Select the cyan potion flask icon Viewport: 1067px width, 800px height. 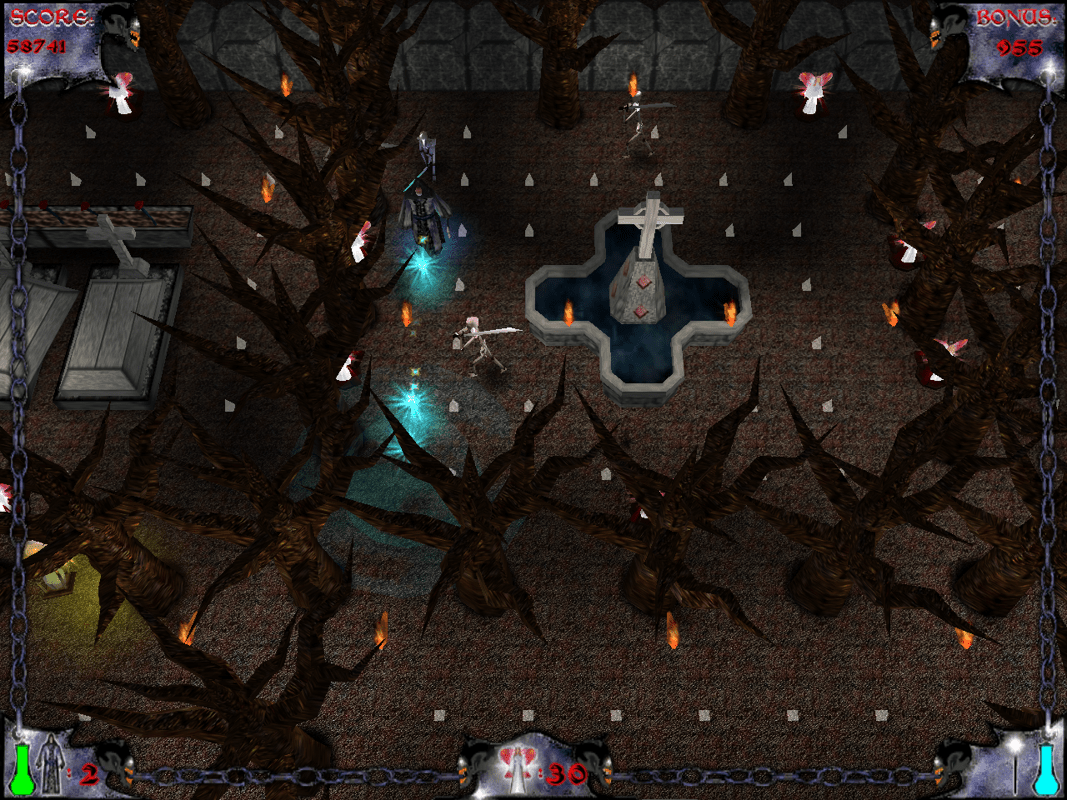1047,770
